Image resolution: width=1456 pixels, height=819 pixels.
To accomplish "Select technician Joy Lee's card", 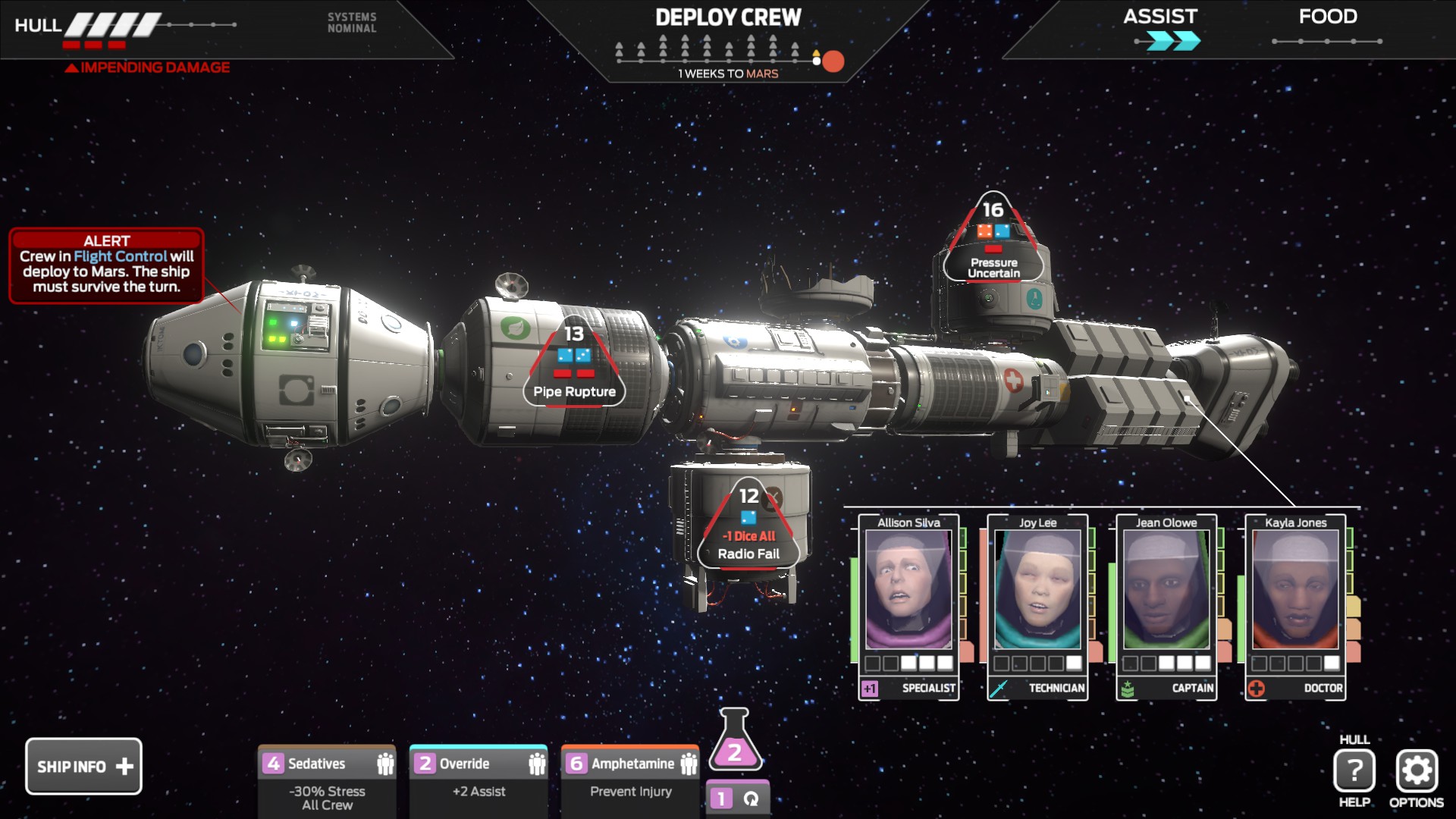I will point(1037,607).
